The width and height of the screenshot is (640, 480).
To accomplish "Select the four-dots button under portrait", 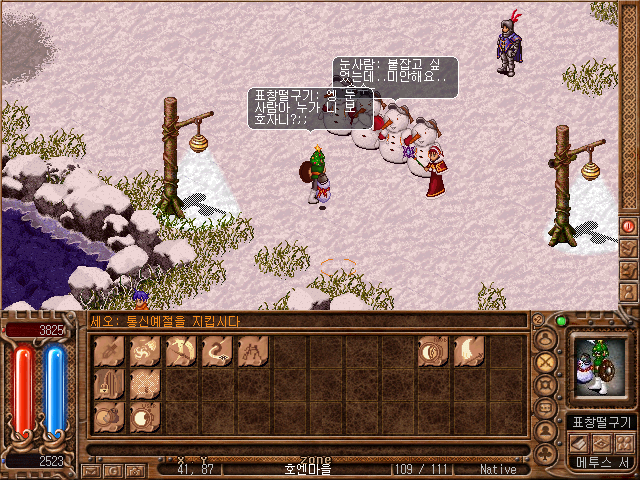I will pos(624,441).
